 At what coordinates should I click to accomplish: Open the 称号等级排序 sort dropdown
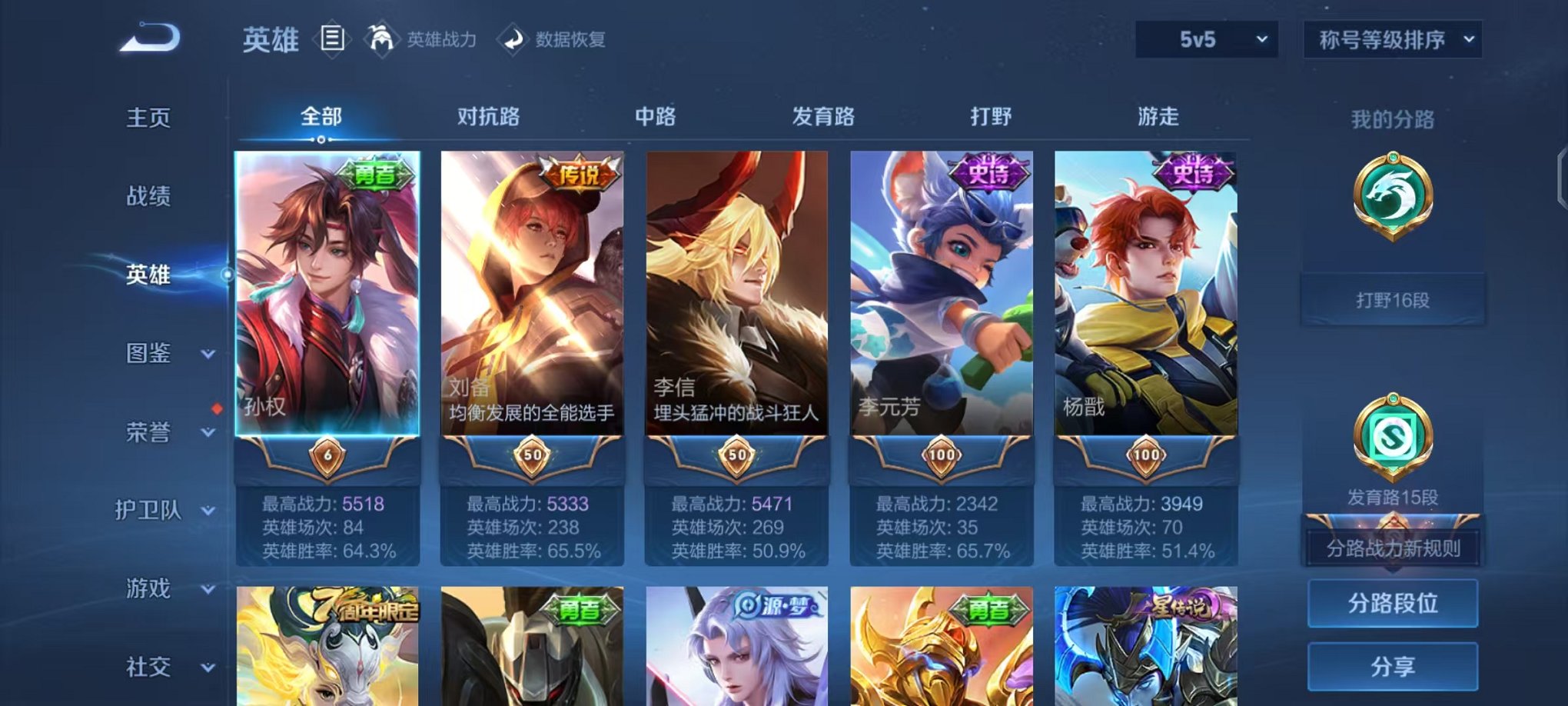(x=1391, y=39)
